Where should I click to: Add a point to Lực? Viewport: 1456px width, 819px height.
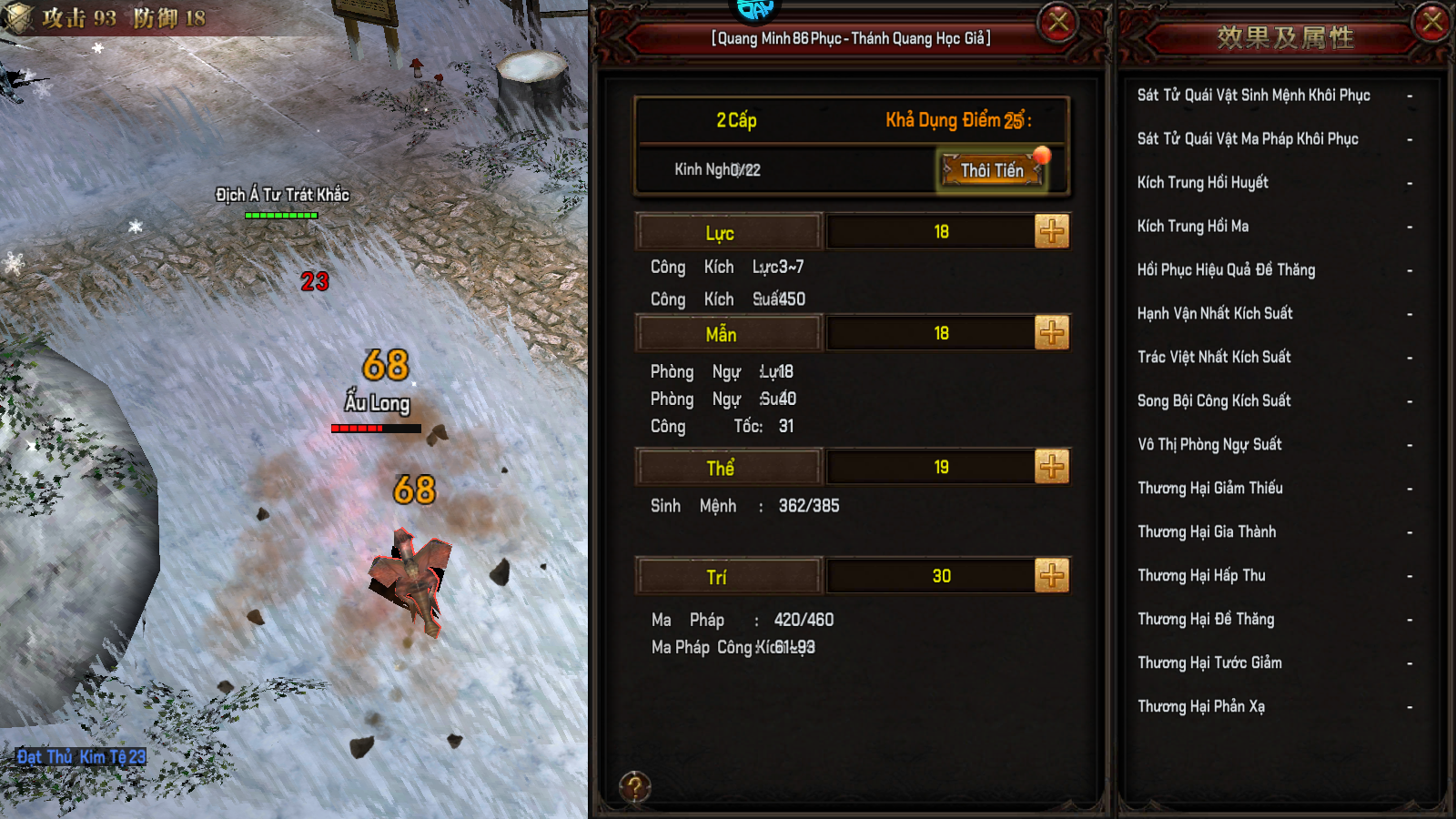tap(1052, 231)
